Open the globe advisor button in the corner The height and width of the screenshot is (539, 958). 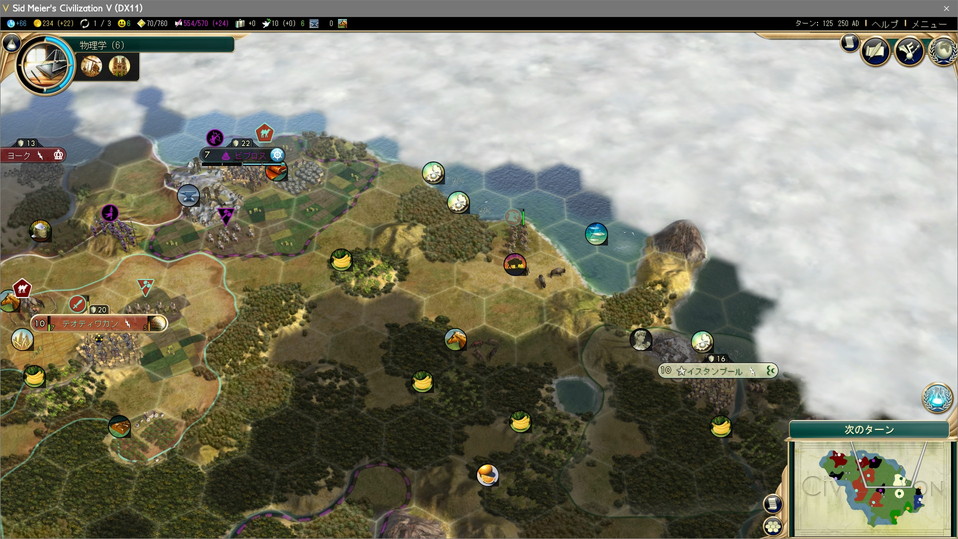tap(942, 51)
